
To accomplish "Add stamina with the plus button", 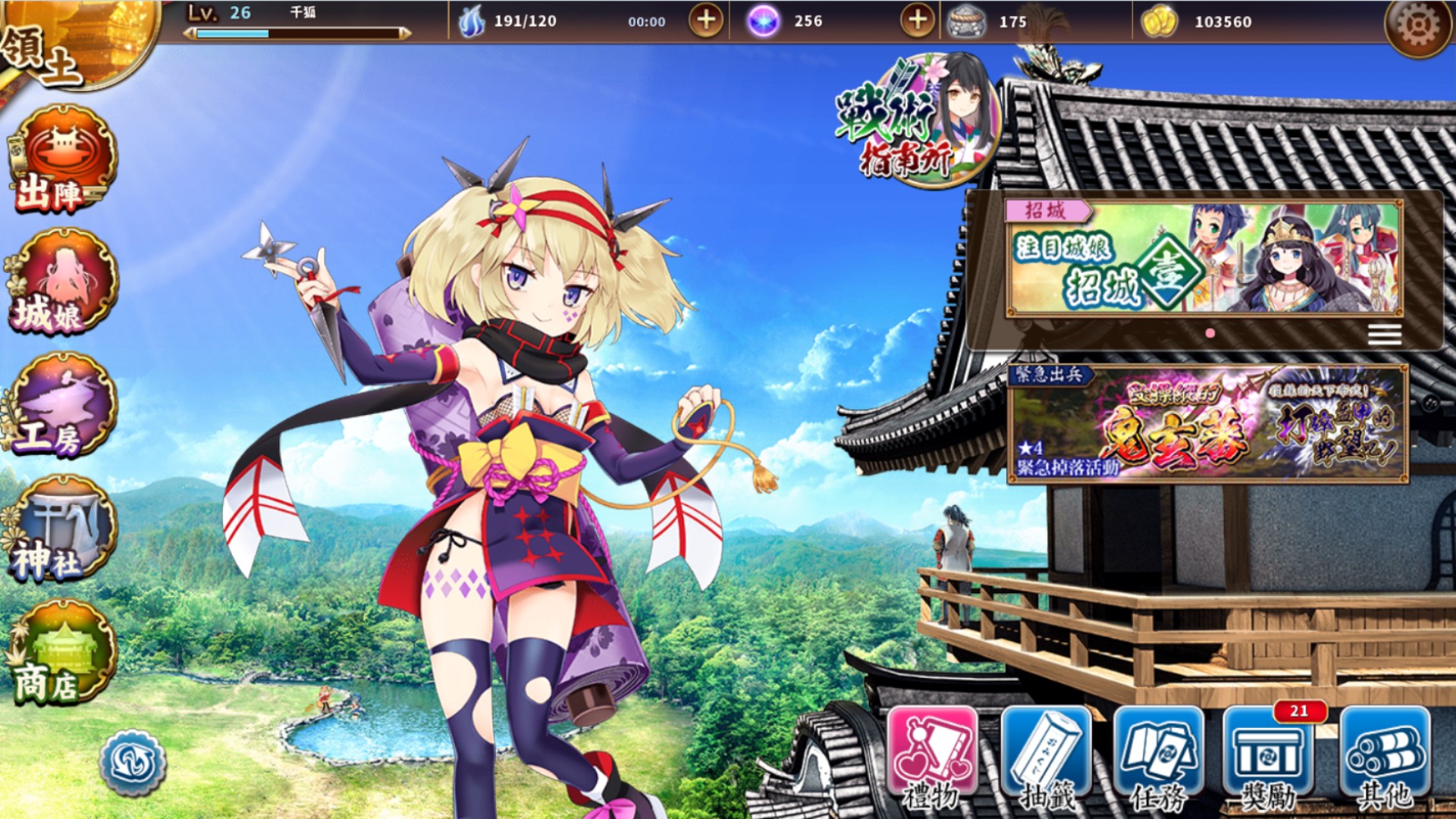I will [x=705, y=21].
